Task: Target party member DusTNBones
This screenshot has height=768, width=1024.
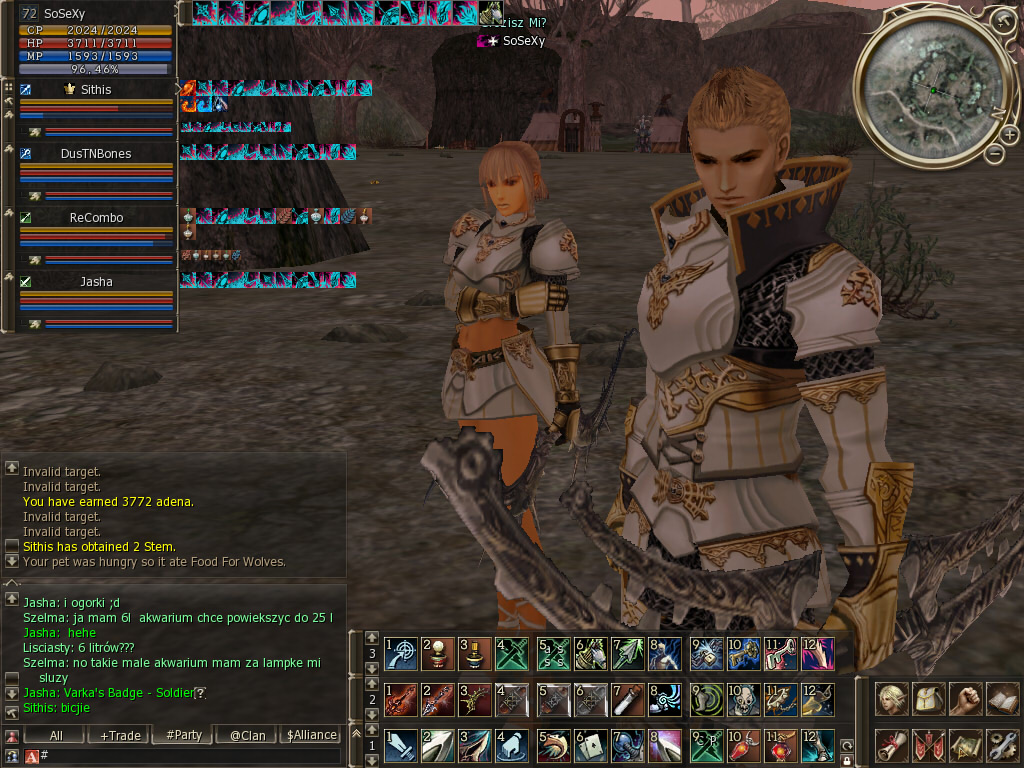Action: point(96,153)
